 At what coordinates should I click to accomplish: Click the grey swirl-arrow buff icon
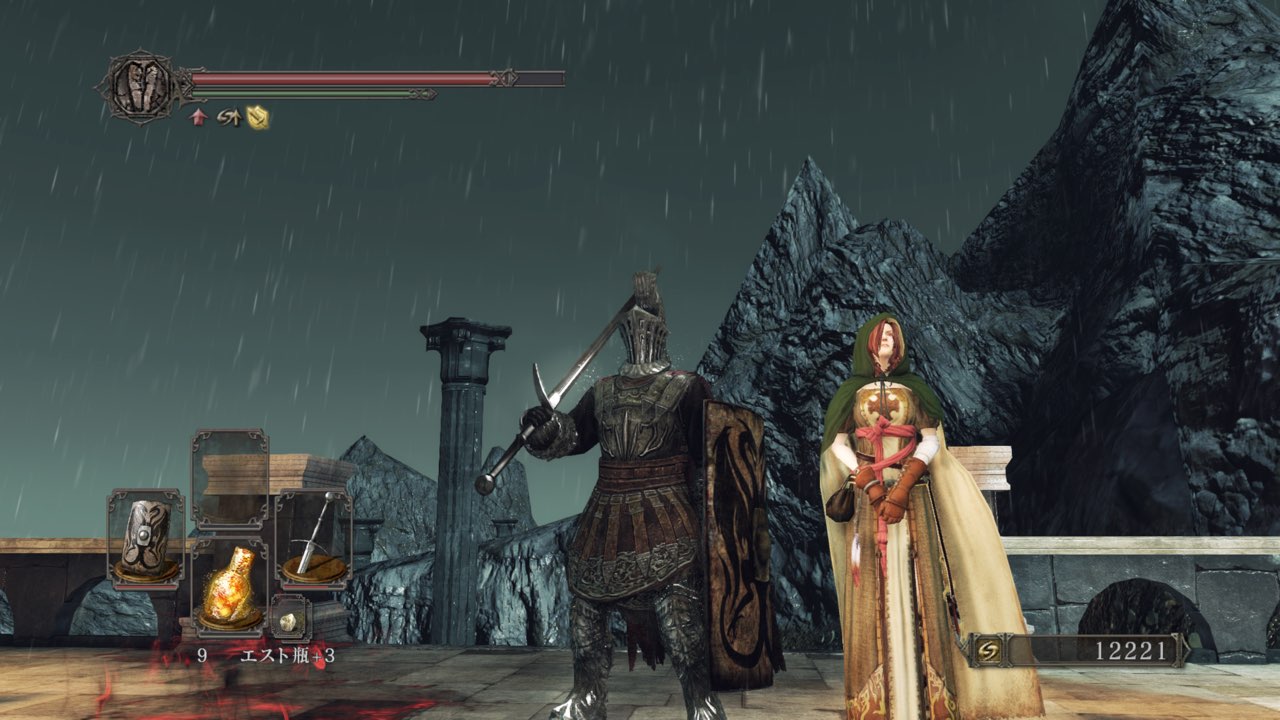[228, 117]
